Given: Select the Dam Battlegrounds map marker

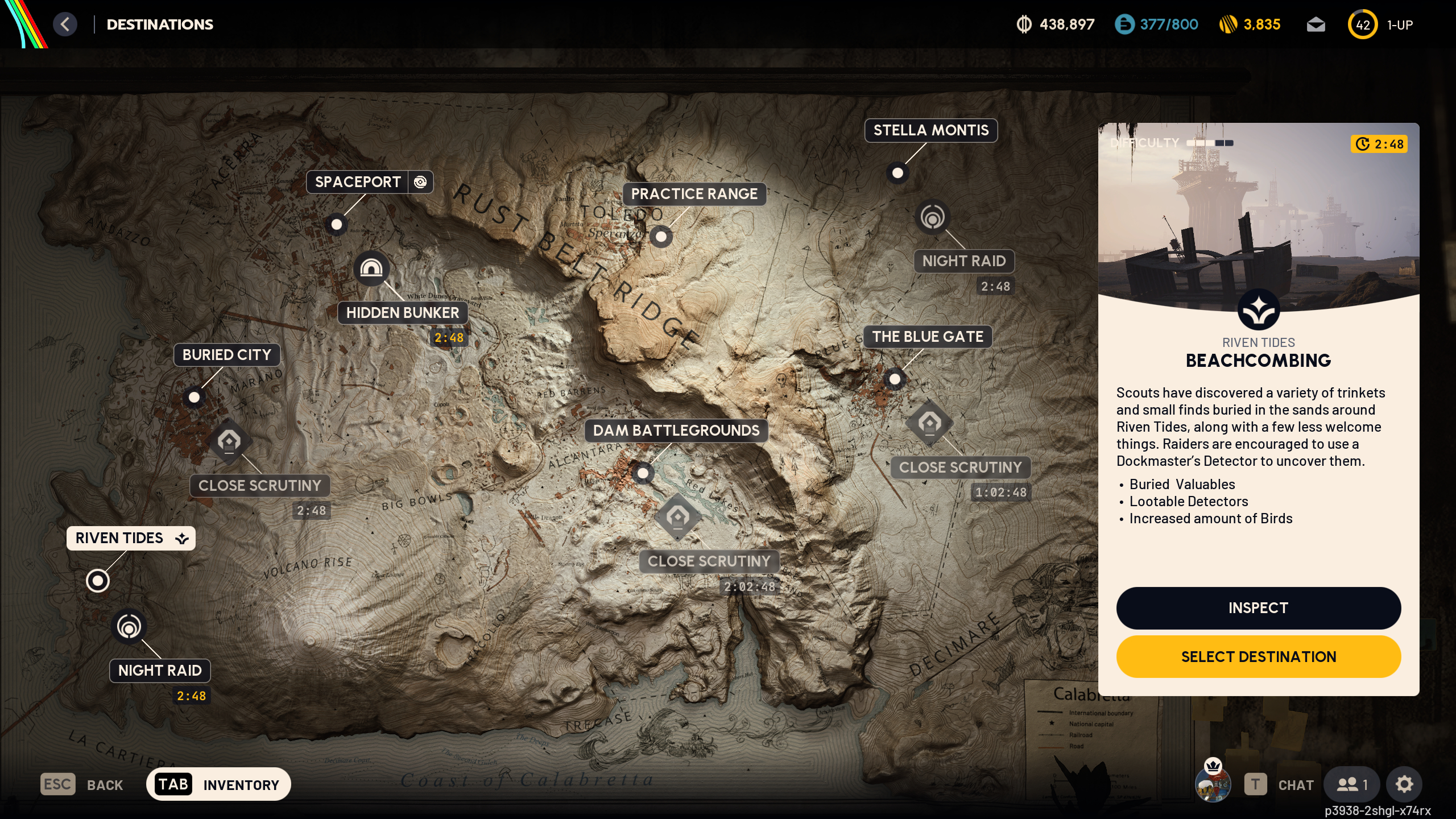Looking at the screenshot, I should click(643, 473).
